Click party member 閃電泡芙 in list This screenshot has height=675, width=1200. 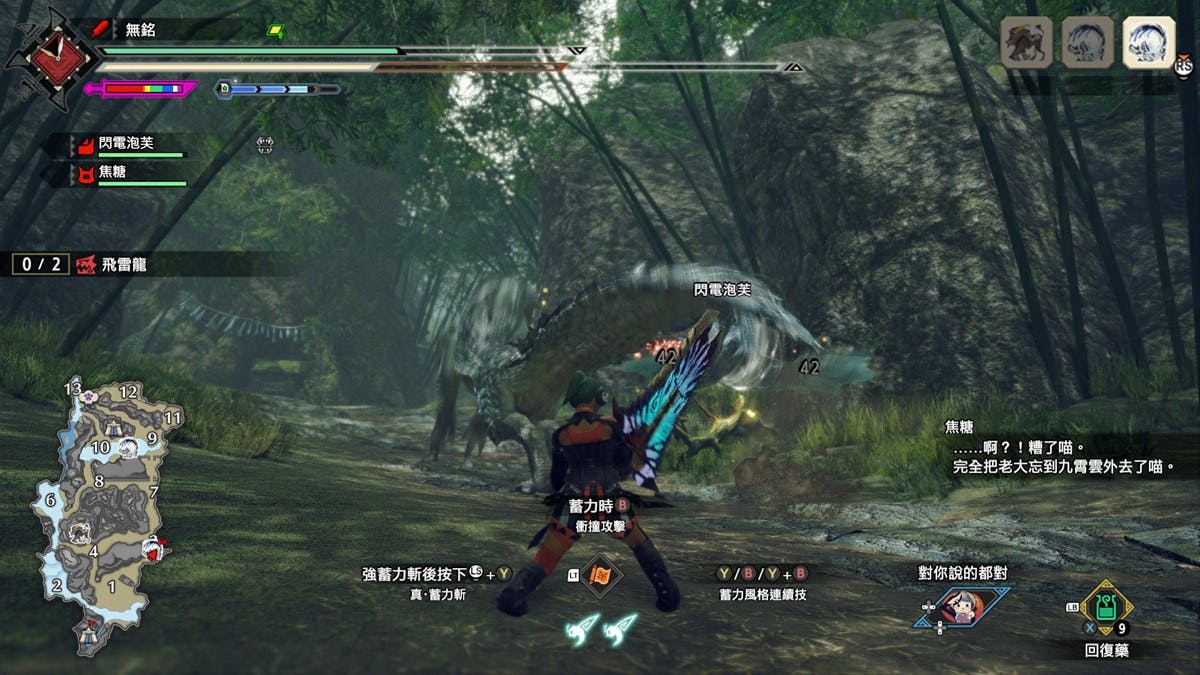126,144
